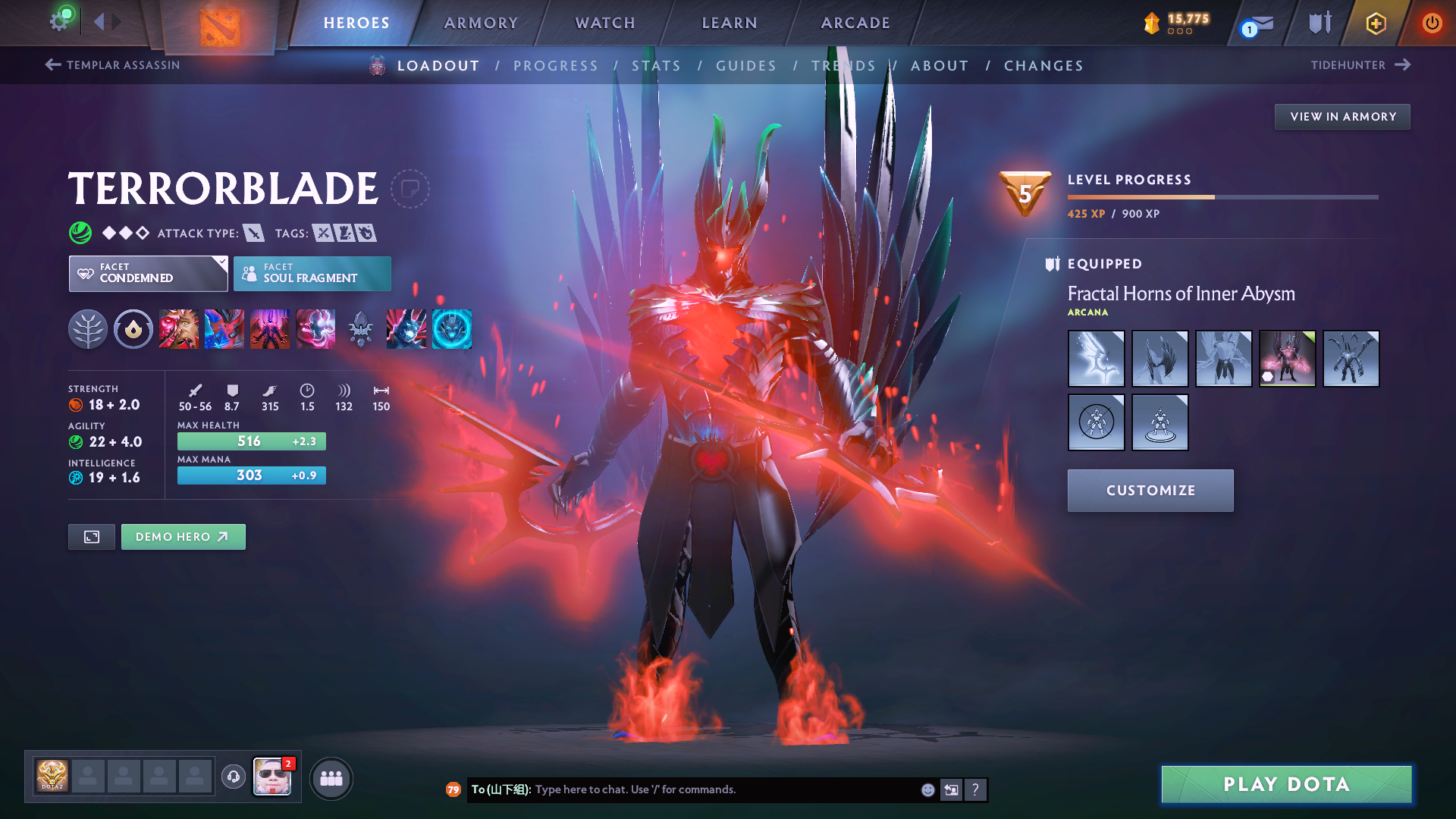Switch to hero Stats page
The image size is (1456, 819).
[657, 66]
